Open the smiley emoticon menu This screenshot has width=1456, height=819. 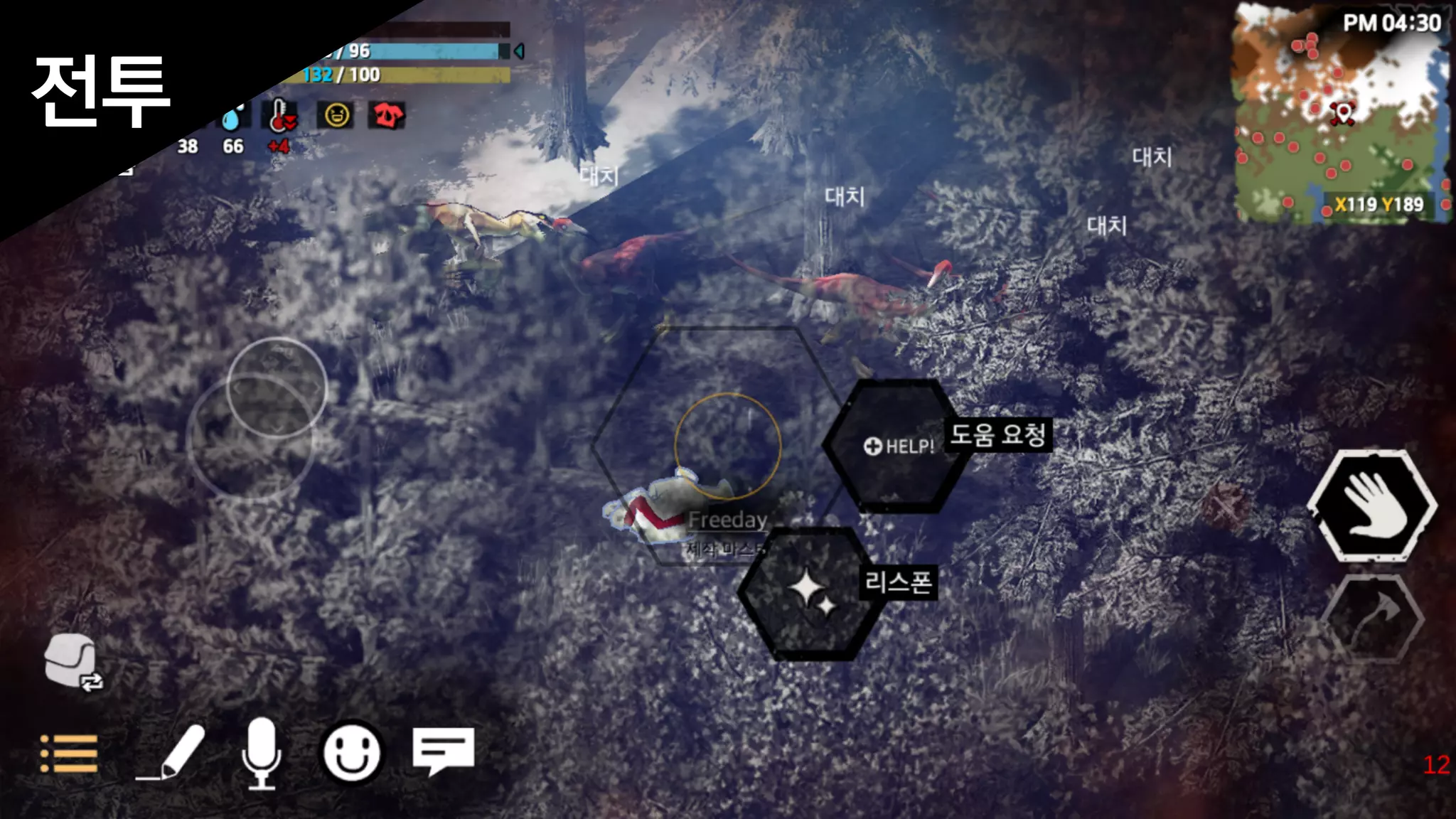(351, 753)
